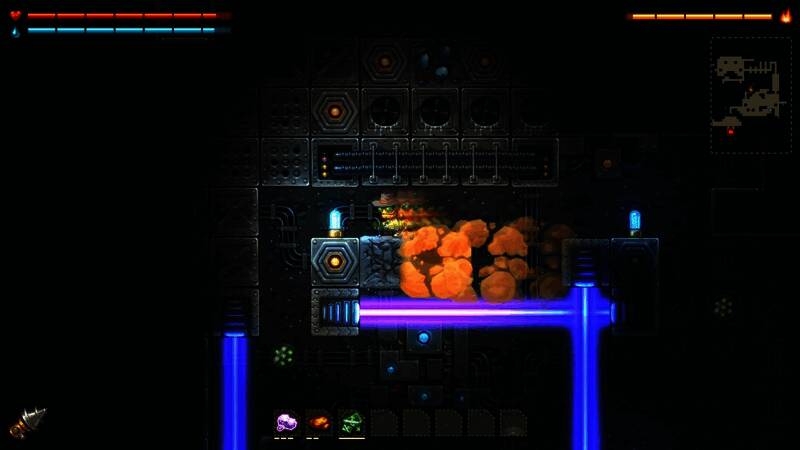Select the green gem inventory slot
The width and height of the screenshot is (800, 450).
coord(351,423)
